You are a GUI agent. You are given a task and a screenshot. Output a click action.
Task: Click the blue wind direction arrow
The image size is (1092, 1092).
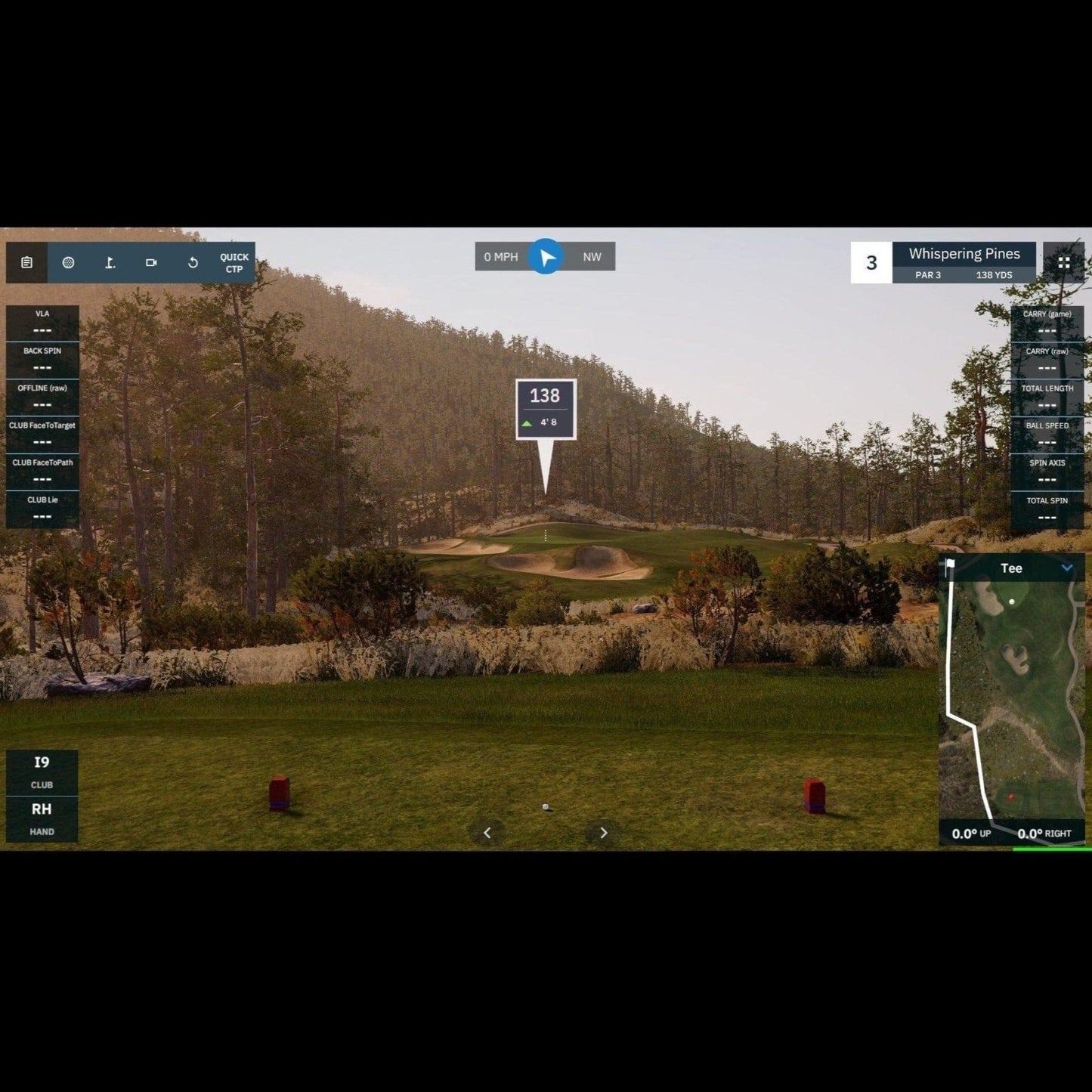pos(545,257)
